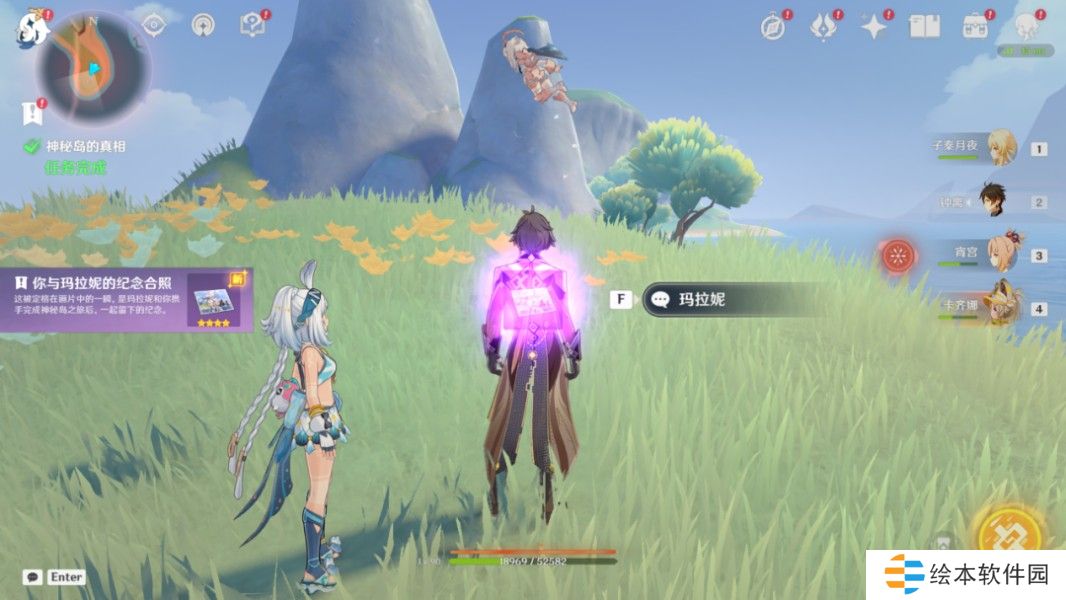The height and width of the screenshot is (600, 1066).
Task: Activate the red elemental burst icon beside 宵宫
Action: tap(898, 255)
